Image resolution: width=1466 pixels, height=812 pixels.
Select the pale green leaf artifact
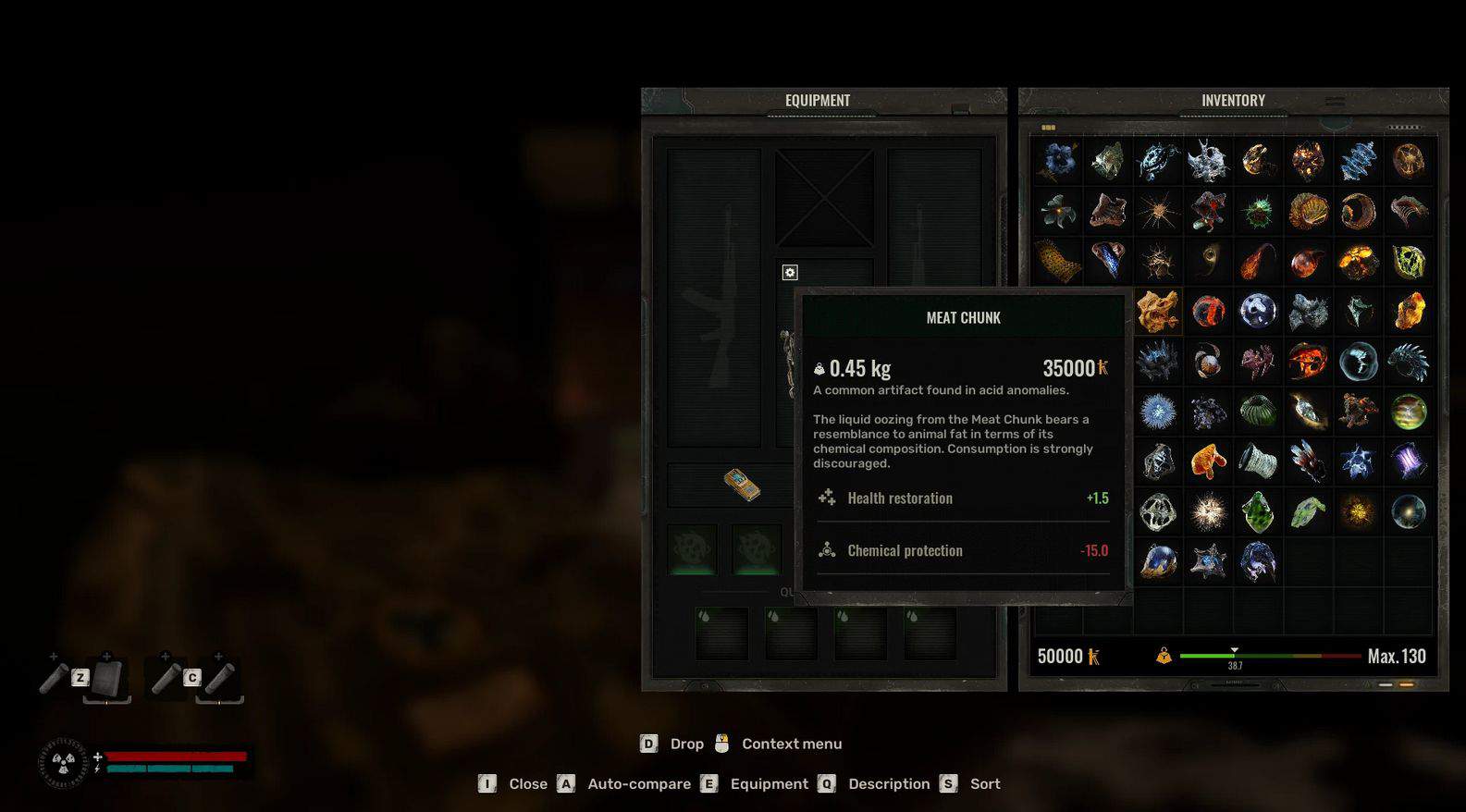pos(1307,511)
